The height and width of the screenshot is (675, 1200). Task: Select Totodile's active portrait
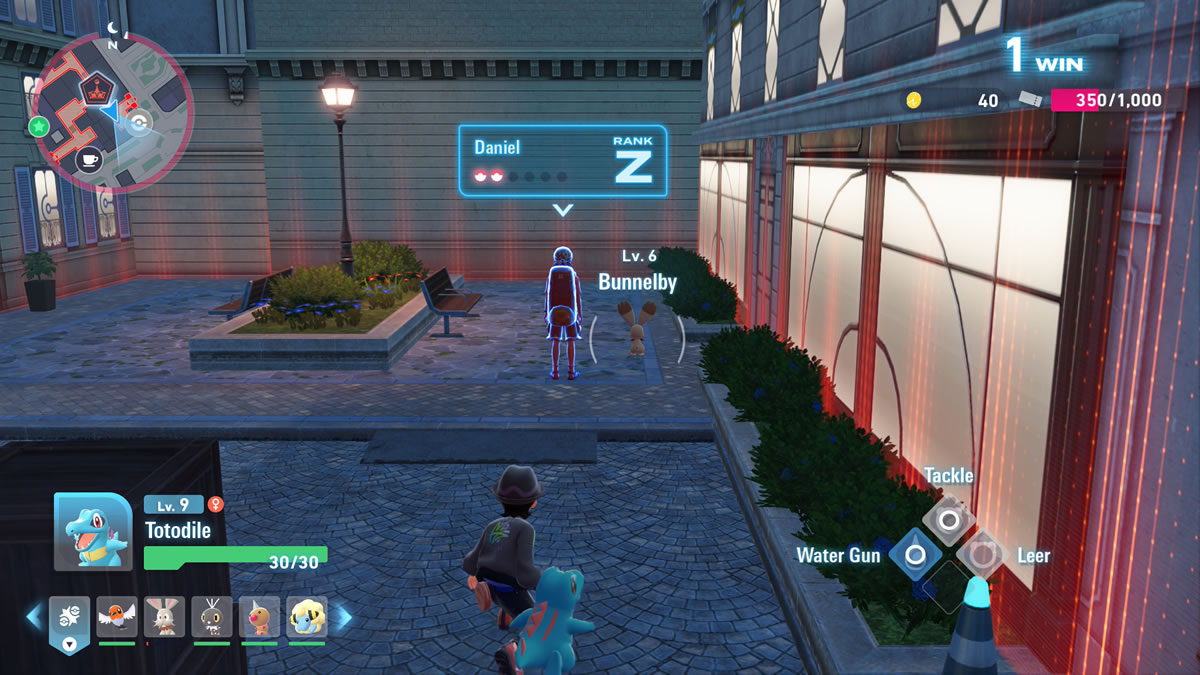coord(92,532)
